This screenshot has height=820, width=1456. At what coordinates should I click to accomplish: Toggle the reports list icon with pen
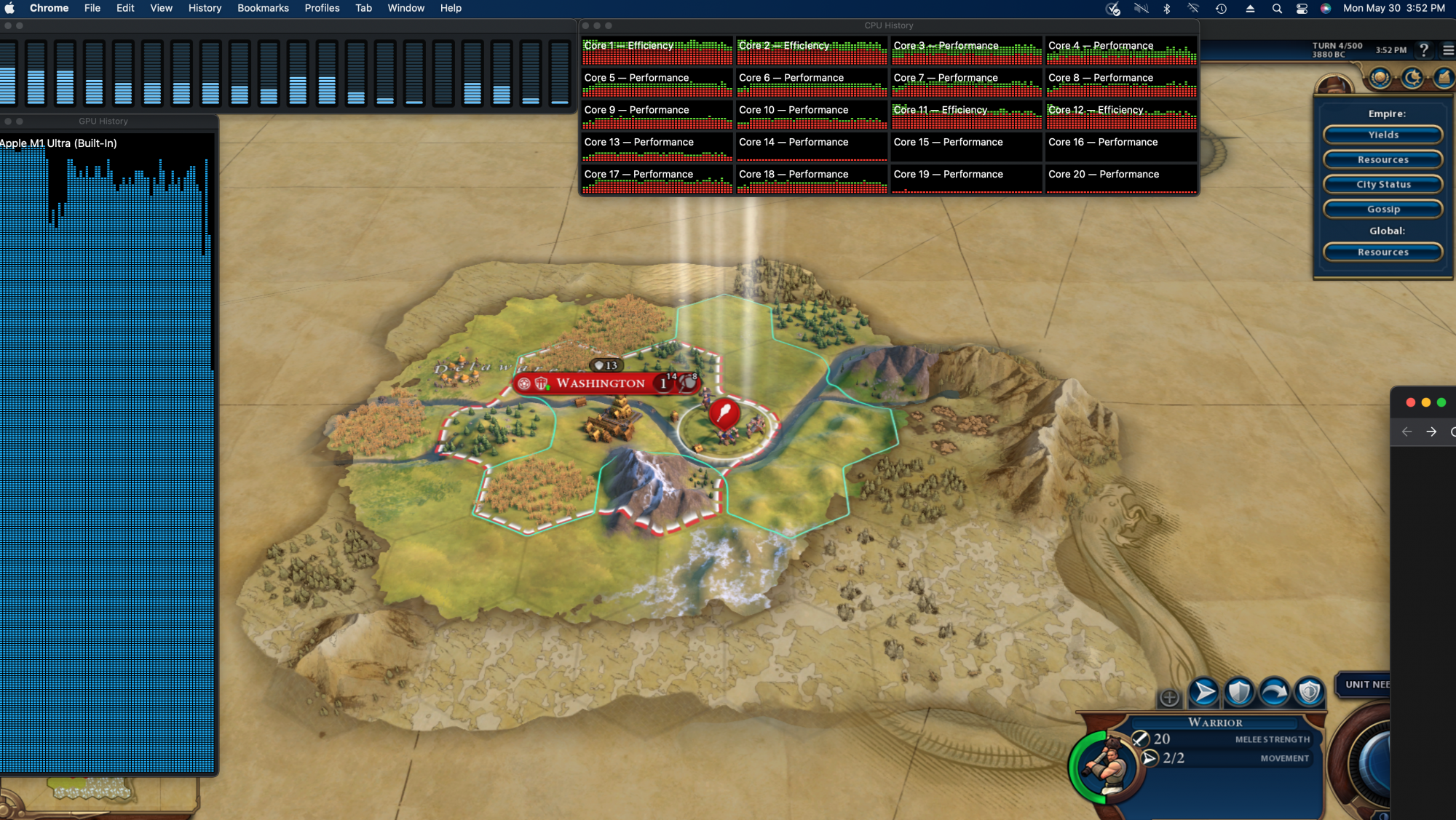point(1443,78)
